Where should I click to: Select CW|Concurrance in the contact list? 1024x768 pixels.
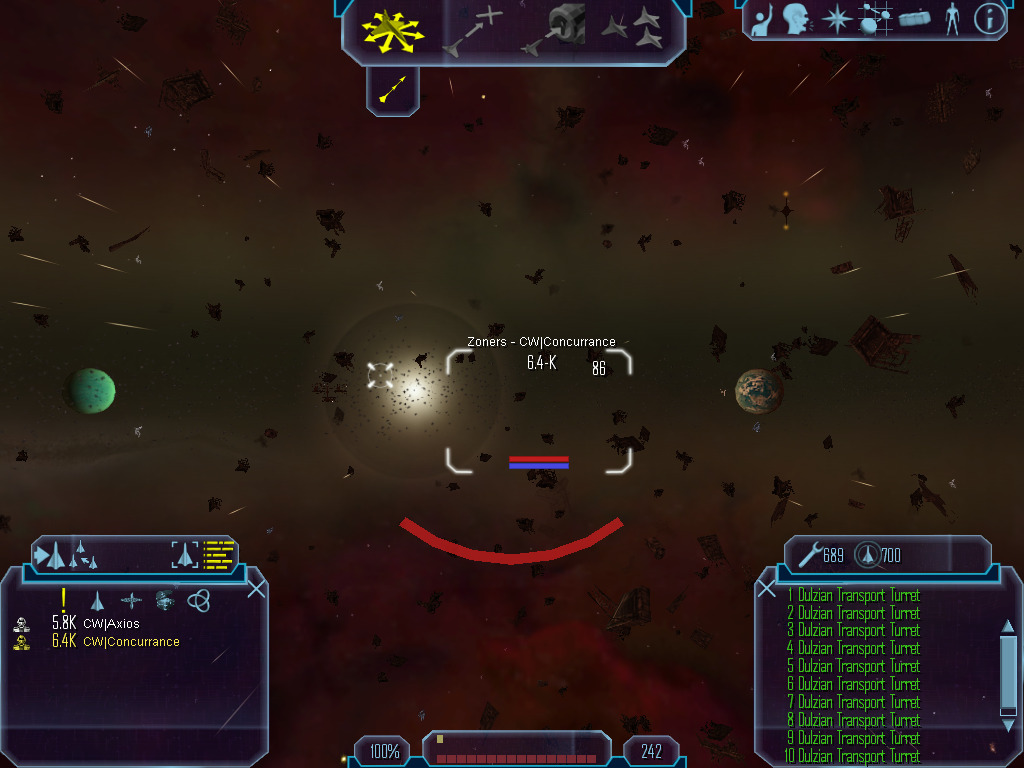(x=131, y=642)
